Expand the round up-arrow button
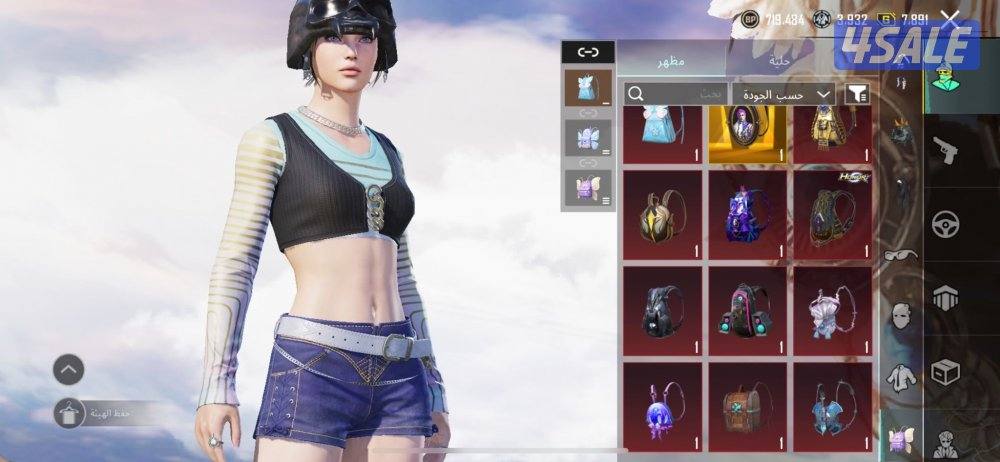 [x=68, y=369]
